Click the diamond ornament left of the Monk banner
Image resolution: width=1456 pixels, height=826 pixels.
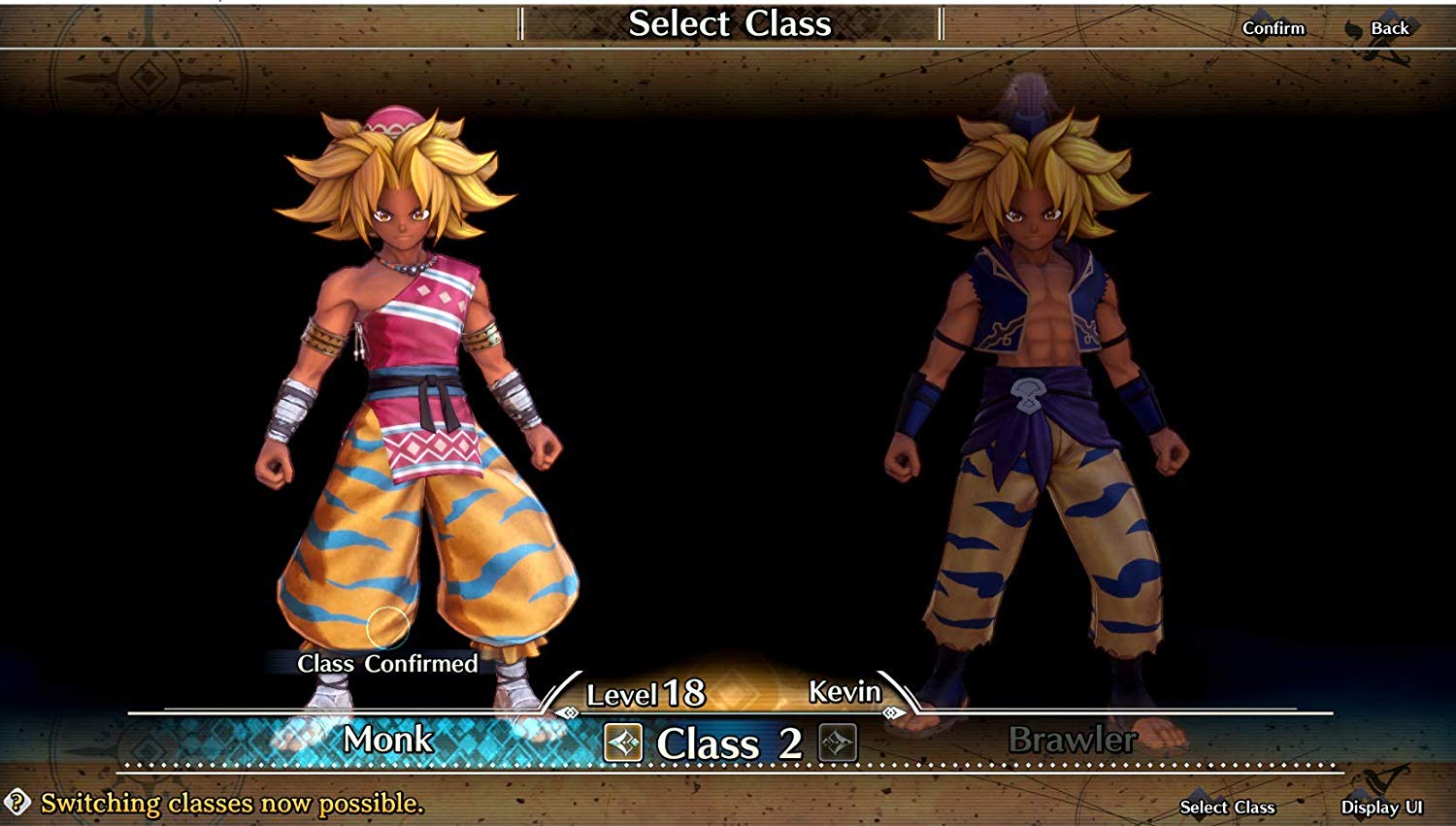click(x=569, y=711)
